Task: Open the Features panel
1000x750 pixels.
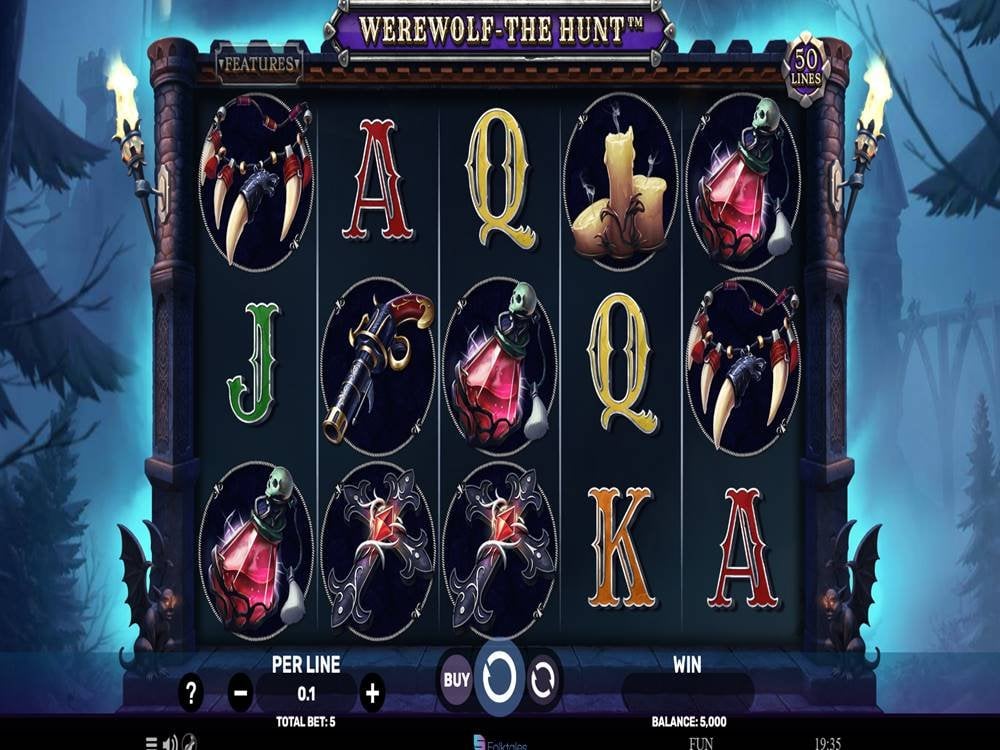Action: (x=259, y=65)
